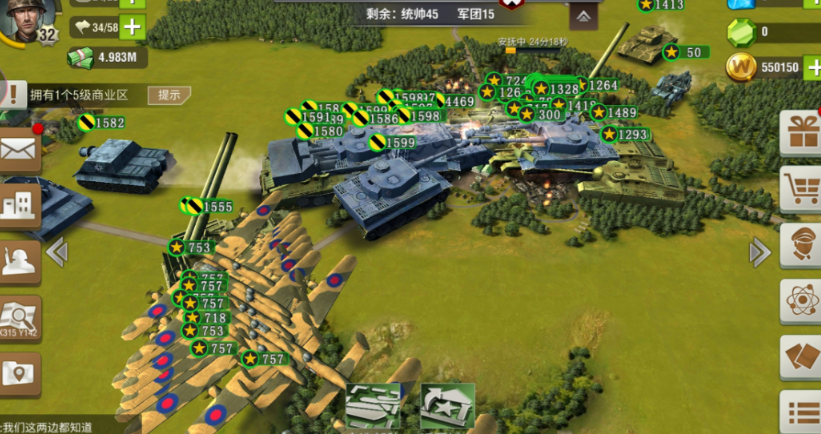
Task: Open the list menu icon
Action: (802, 411)
